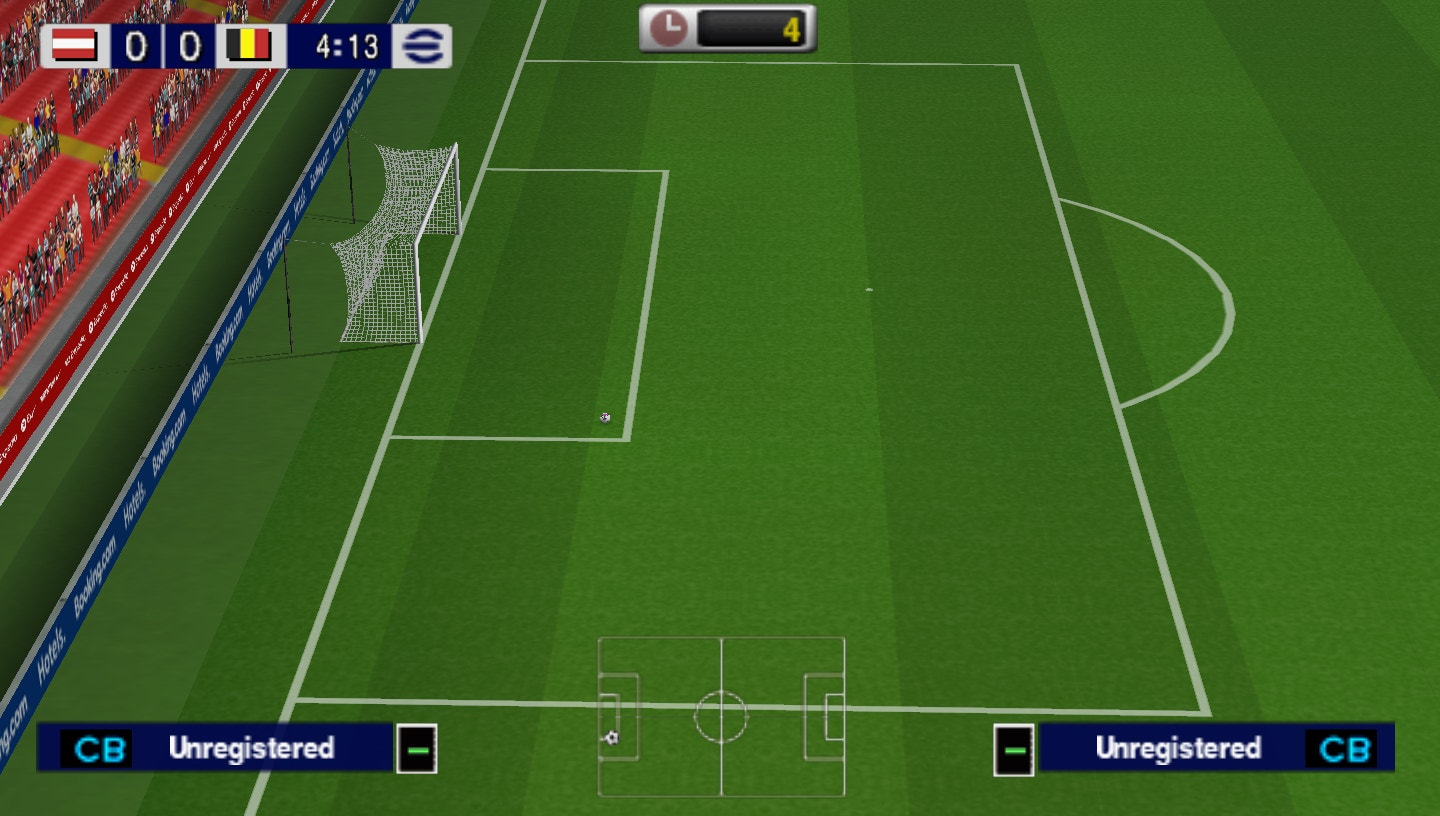Click the Belgium flag on the scoreboard
The image size is (1440, 816).
click(248, 45)
